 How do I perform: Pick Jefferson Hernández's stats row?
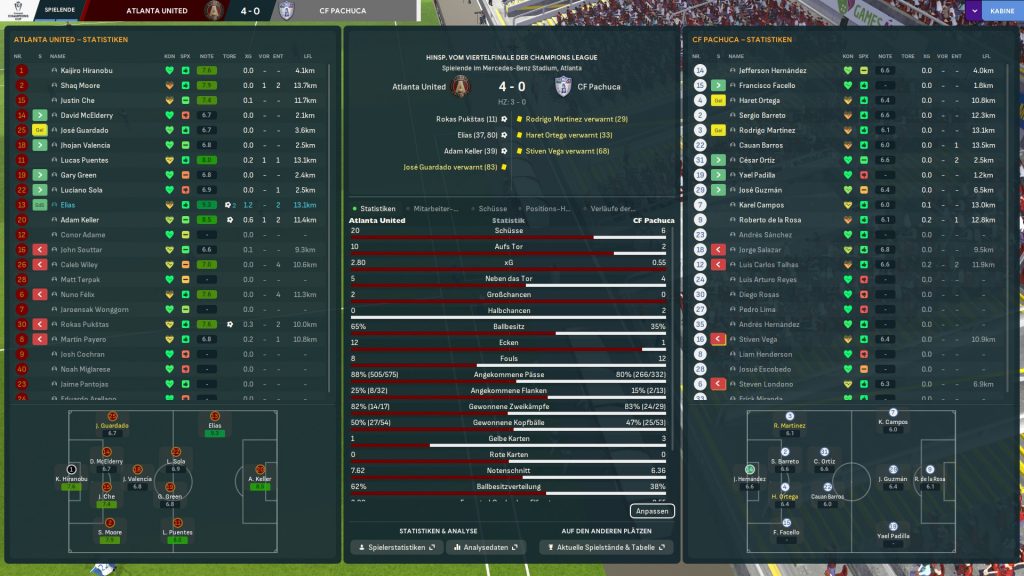[x=770, y=71]
